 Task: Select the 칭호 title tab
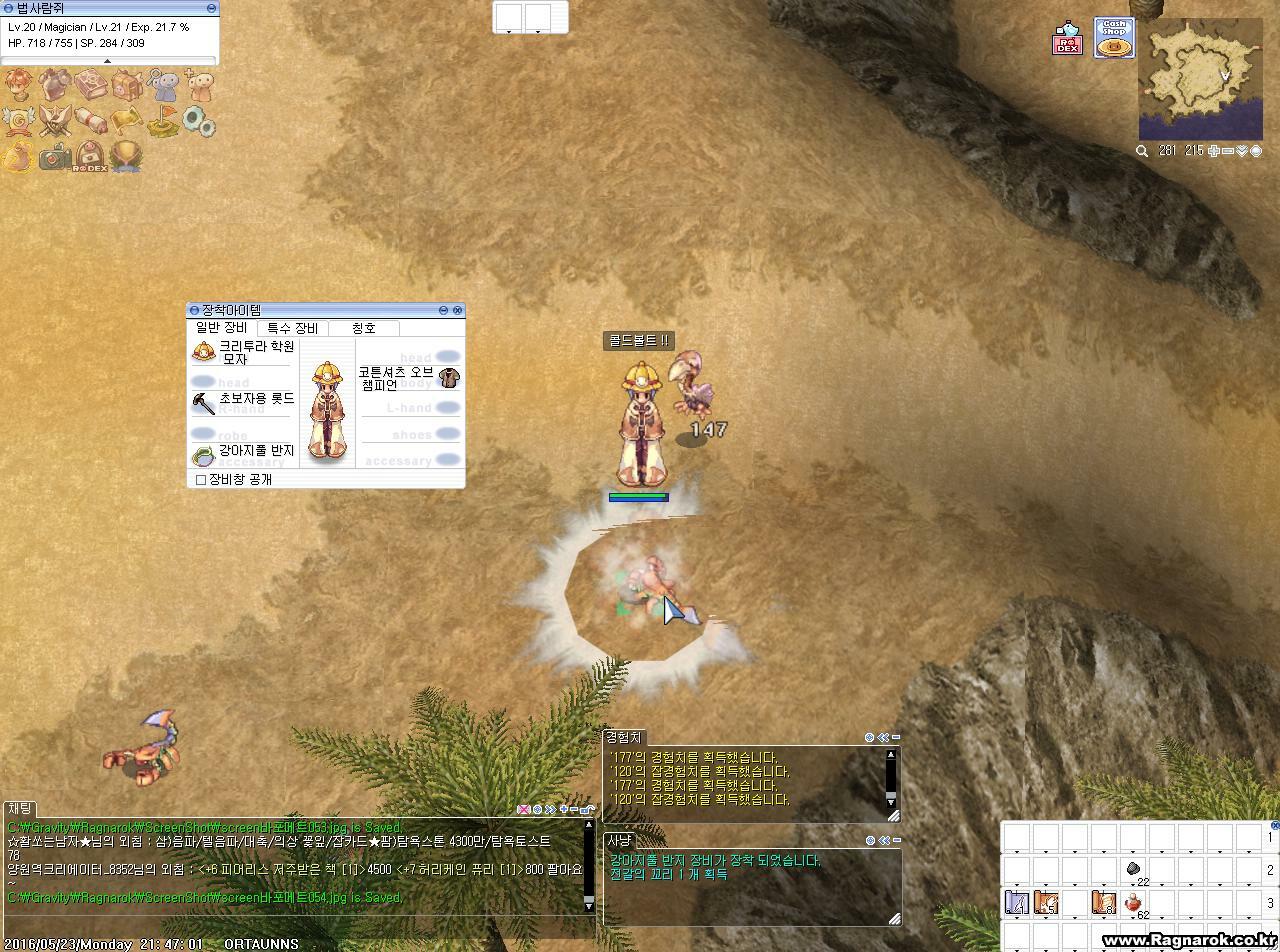click(364, 328)
